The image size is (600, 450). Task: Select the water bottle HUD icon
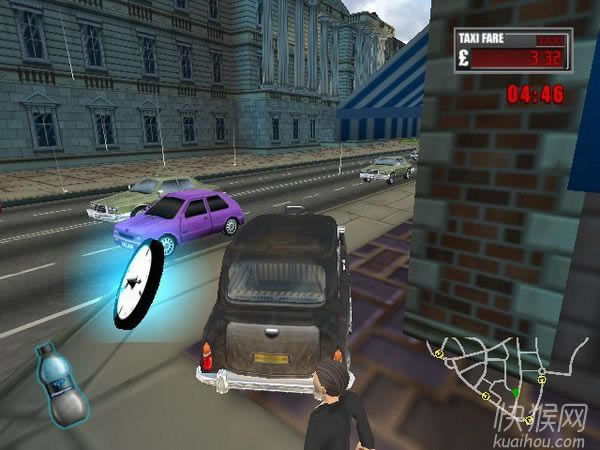(62, 385)
